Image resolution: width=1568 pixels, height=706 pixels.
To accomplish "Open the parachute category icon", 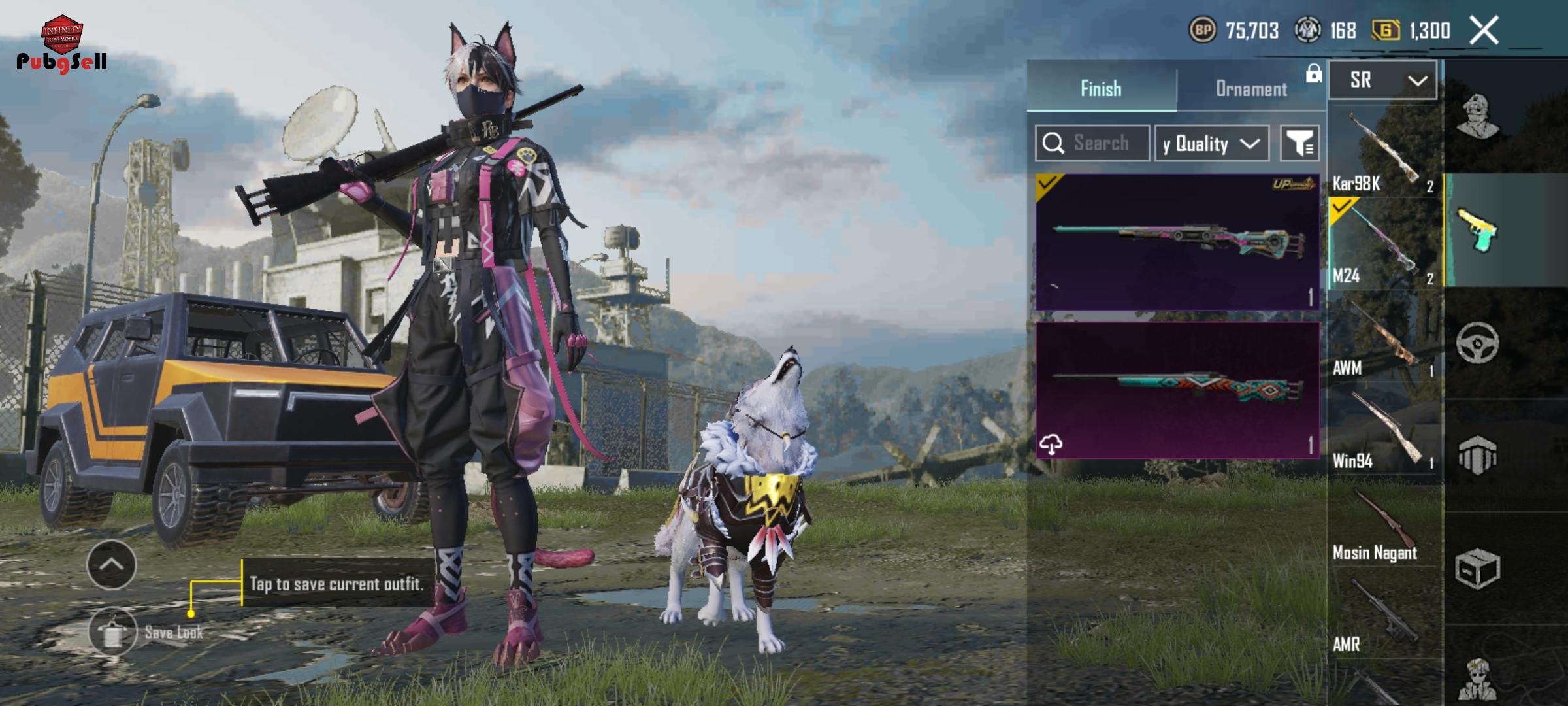I will [x=1477, y=456].
